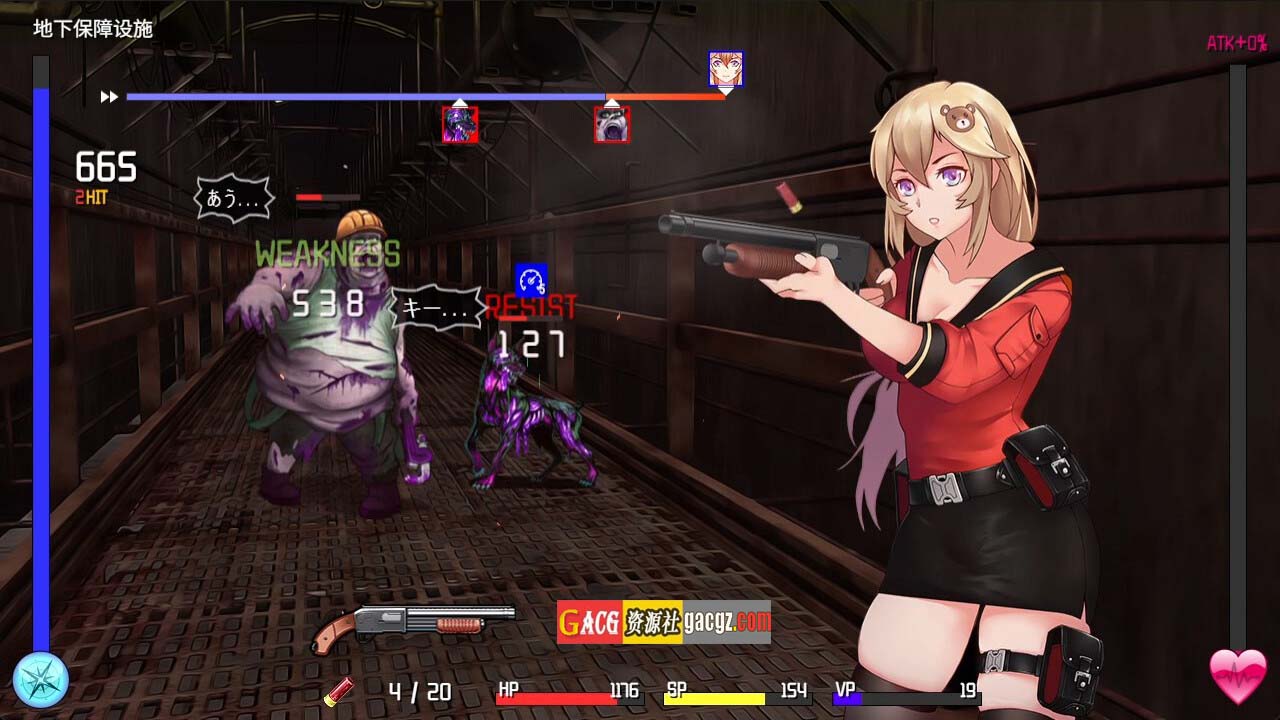The image size is (1280, 720).
Task: Select the heroine portrait on the turn timeline
Action: [725, 68]
